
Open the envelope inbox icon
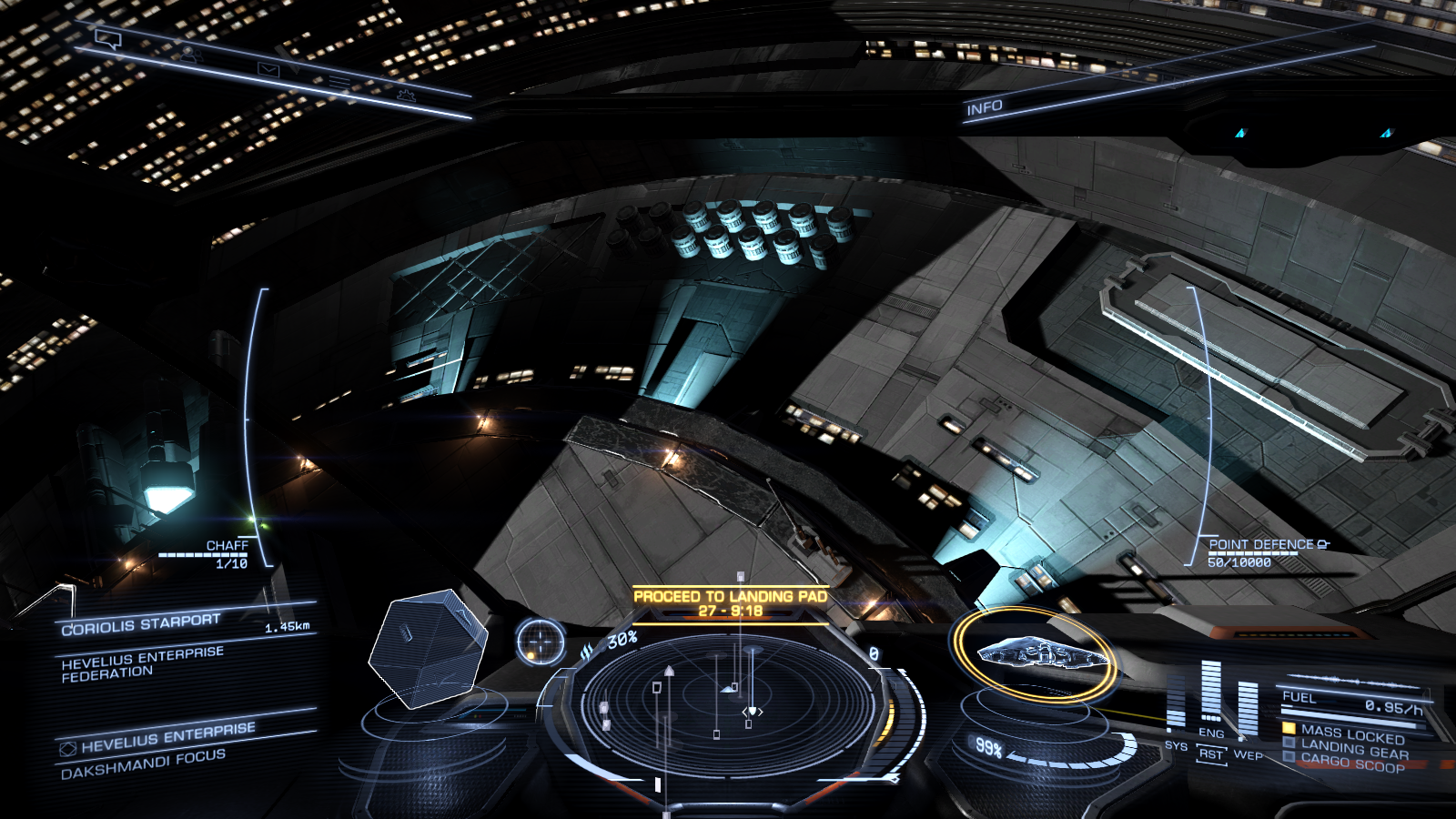click(268, 69)
